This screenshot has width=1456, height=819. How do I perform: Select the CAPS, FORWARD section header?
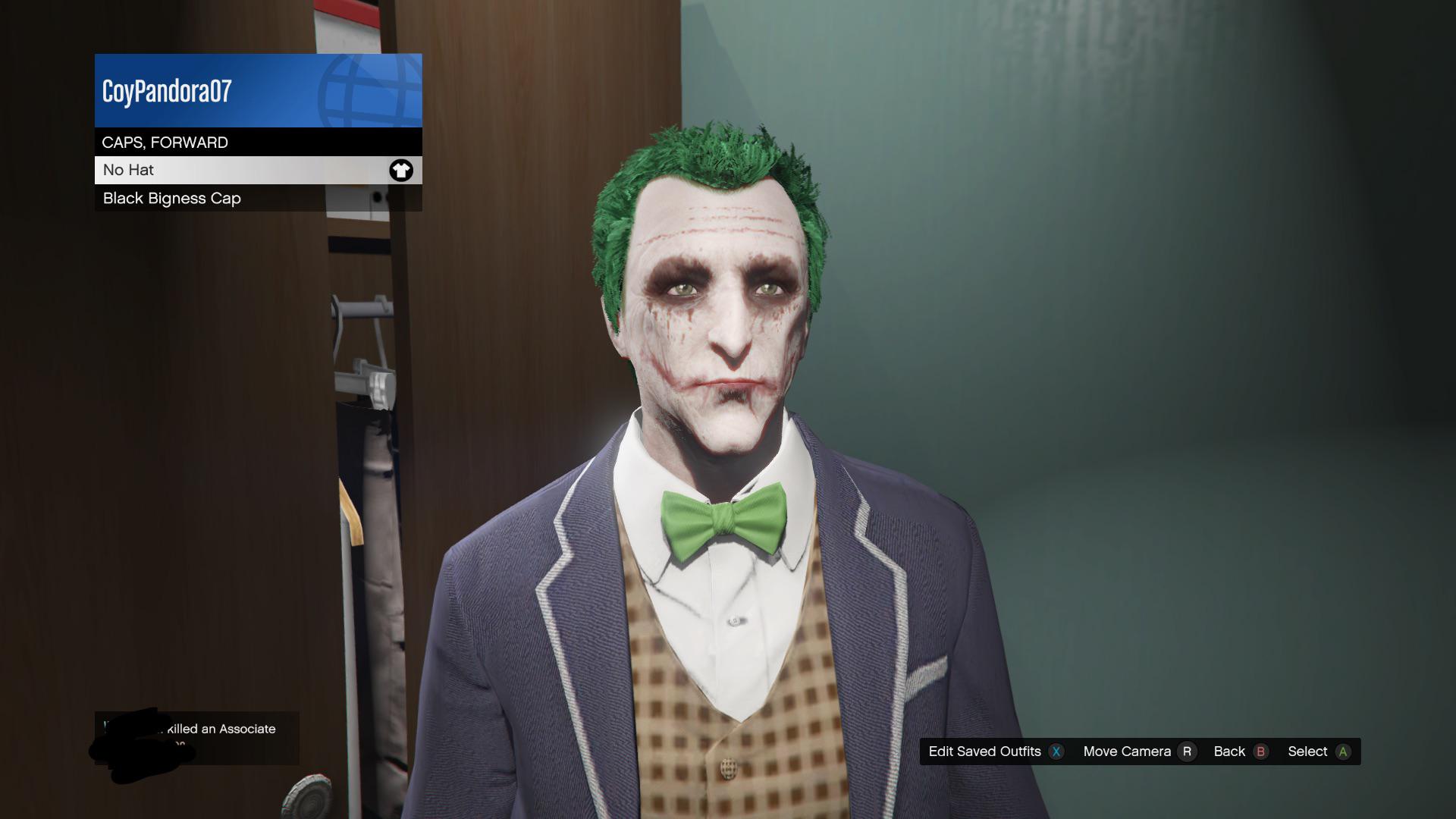[x=227, y=142]
